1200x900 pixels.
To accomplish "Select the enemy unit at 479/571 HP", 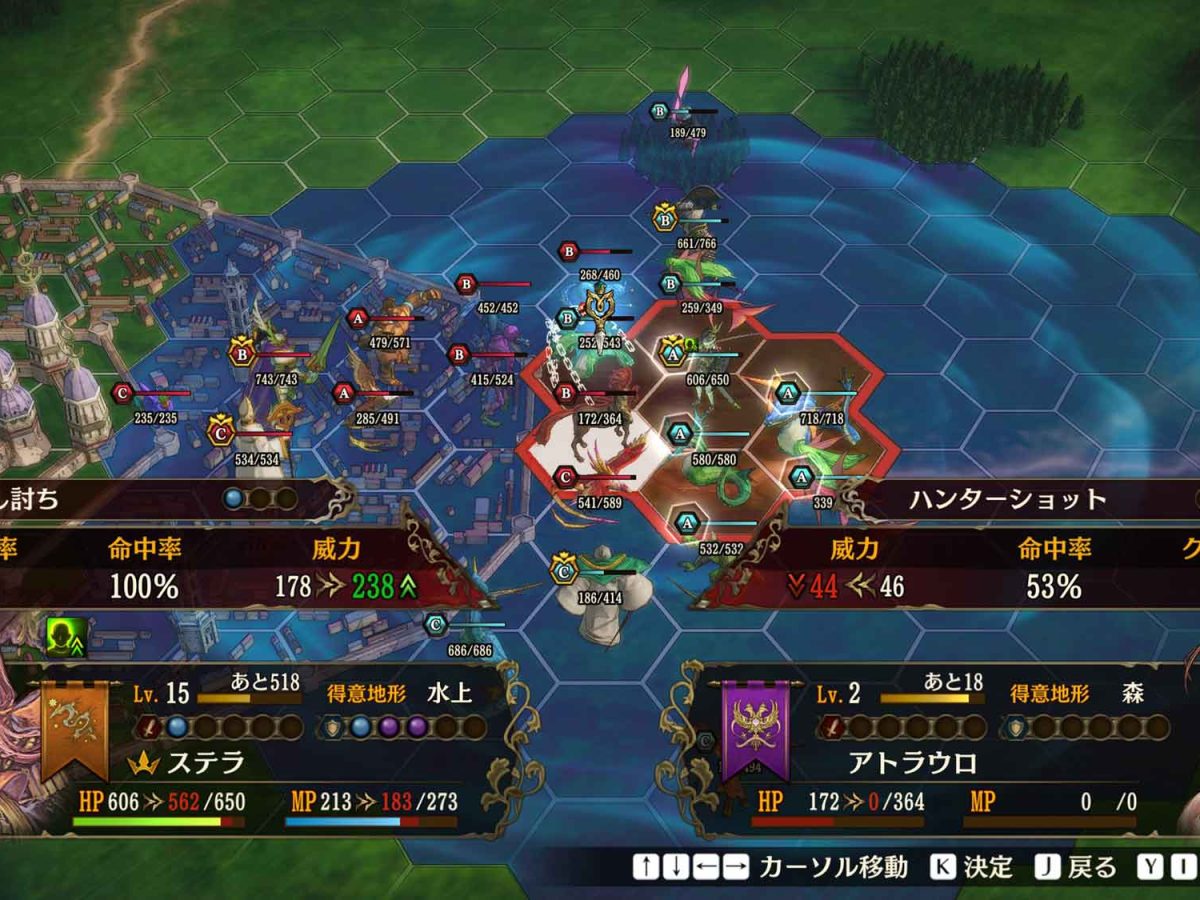I will (x=392, y=320).
